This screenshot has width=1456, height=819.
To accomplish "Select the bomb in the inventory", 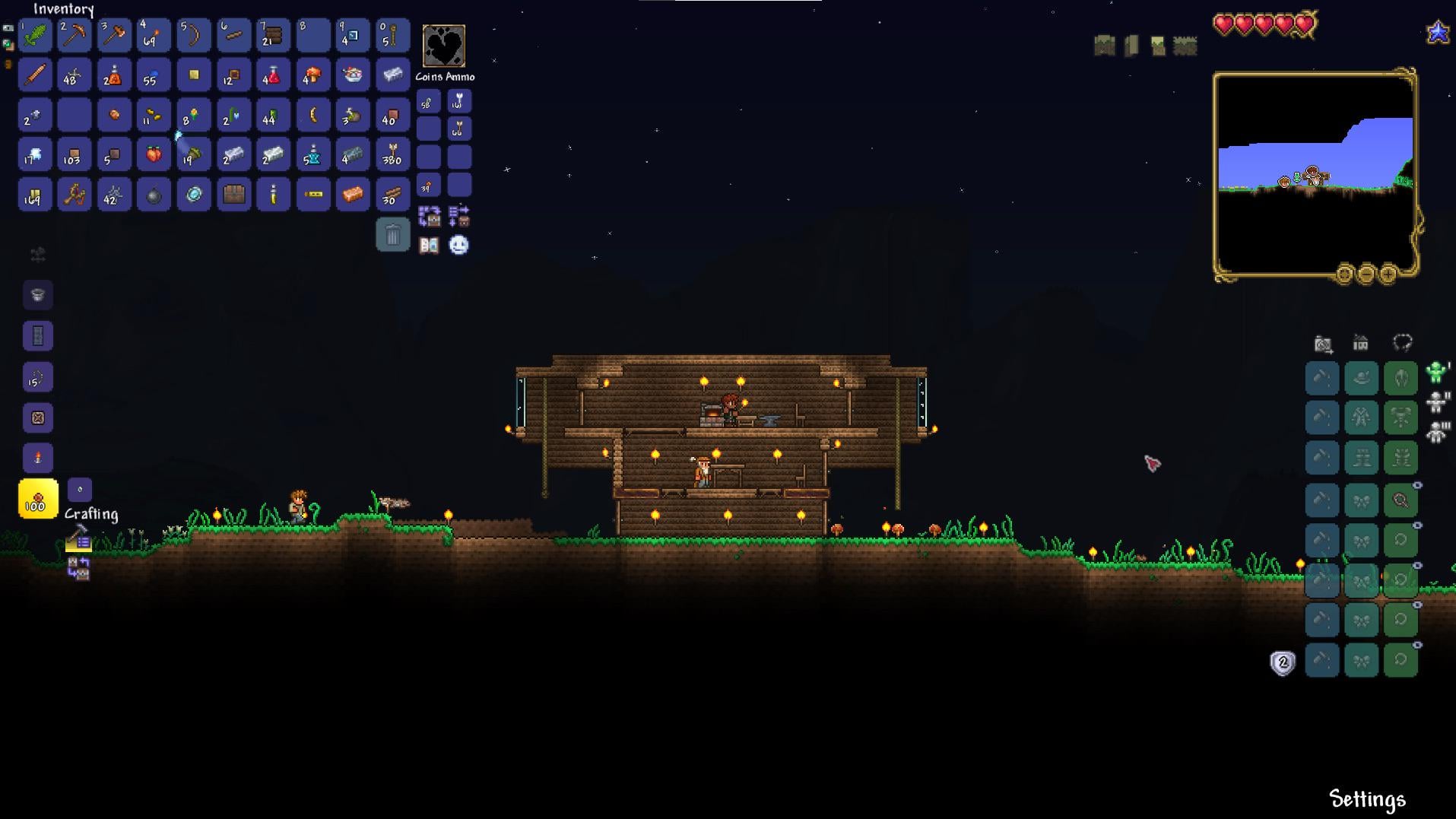I will pyautogui.click(x=154, y=195).
